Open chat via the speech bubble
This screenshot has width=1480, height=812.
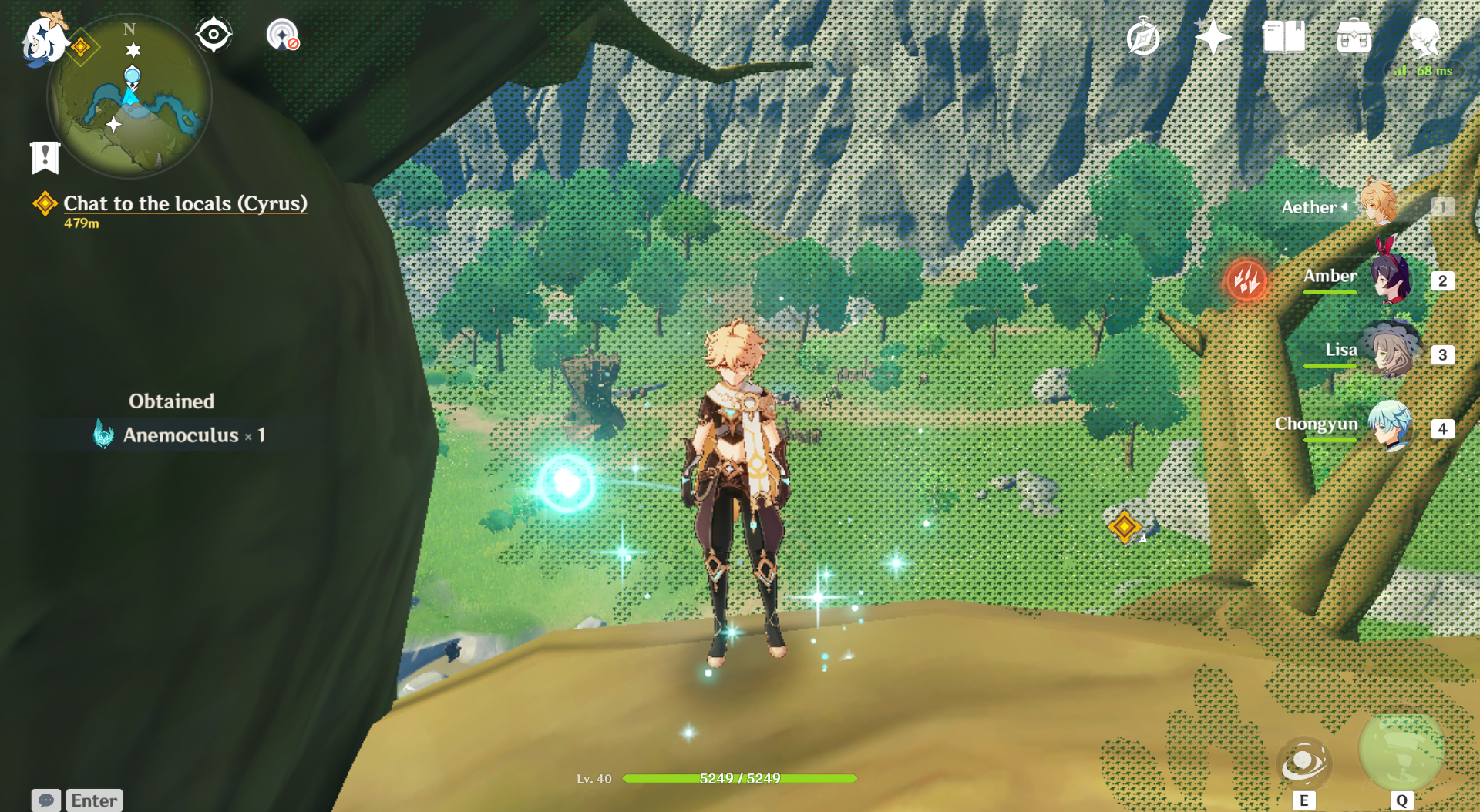pos(46,800)
